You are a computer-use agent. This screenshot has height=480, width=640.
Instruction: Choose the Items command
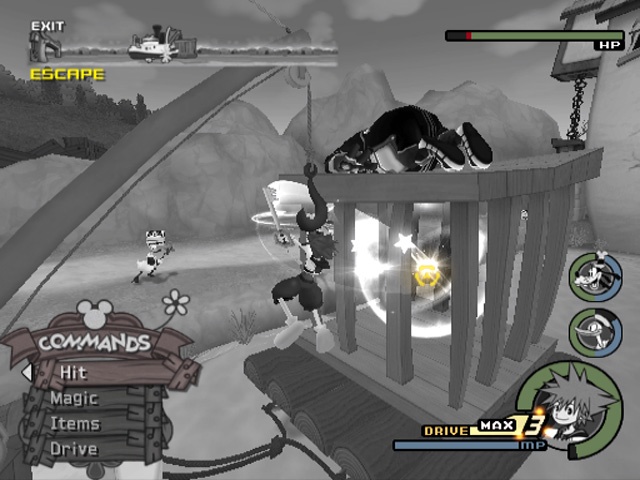click(x=74, y=423)
